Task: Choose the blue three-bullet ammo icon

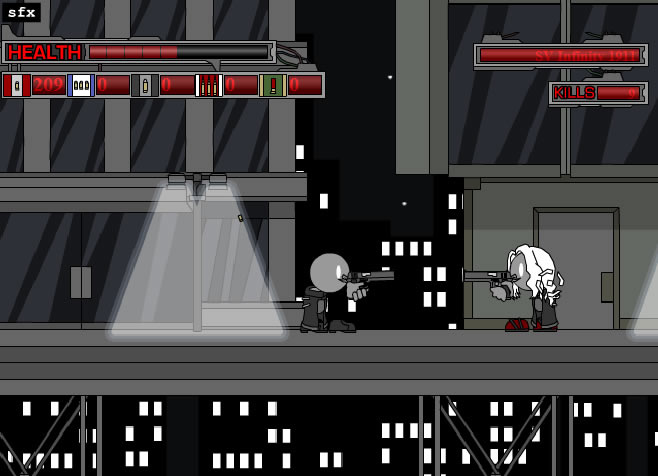Action: click(81, 85)
